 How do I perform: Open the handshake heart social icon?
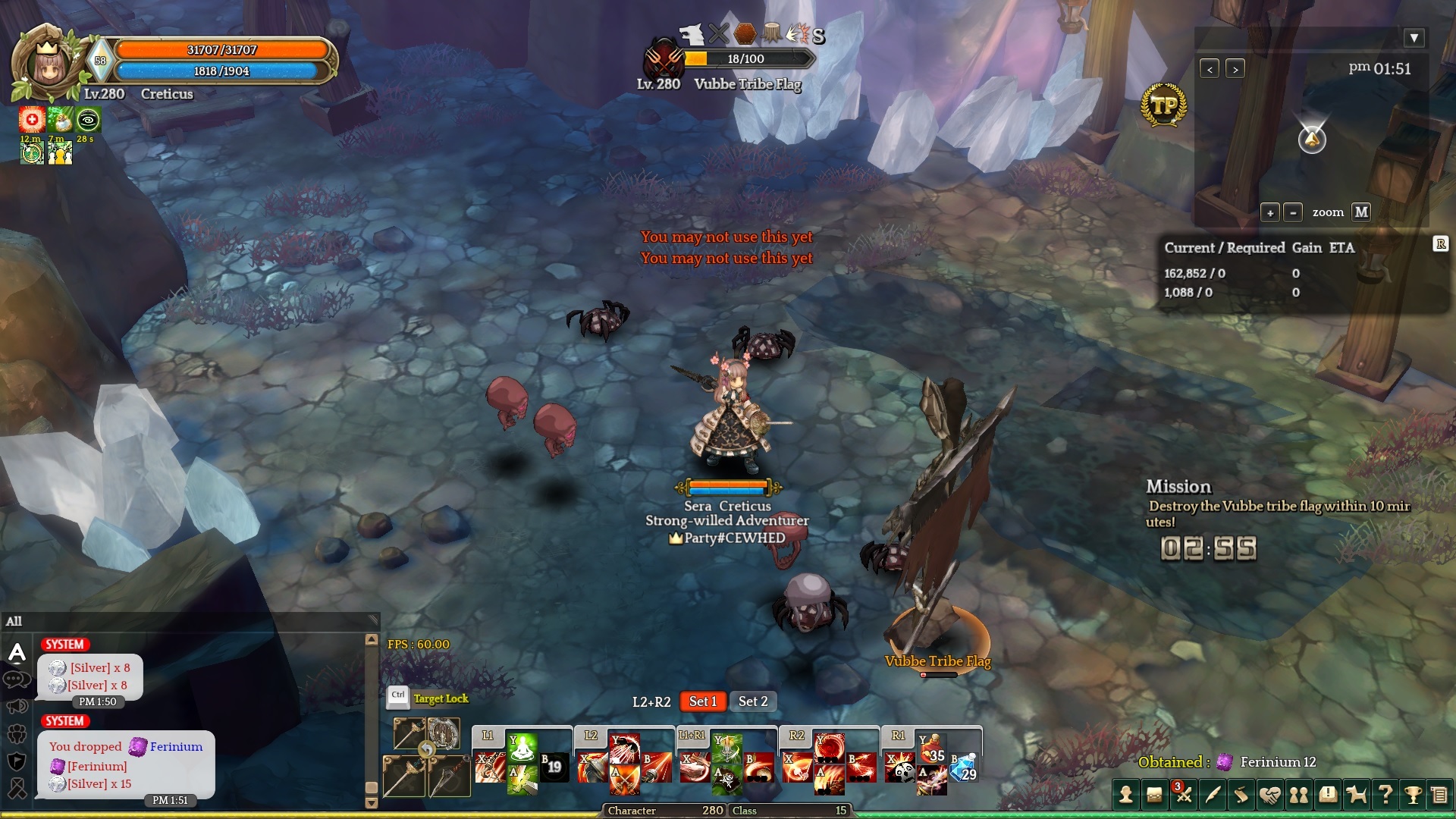click(1269, 795)
